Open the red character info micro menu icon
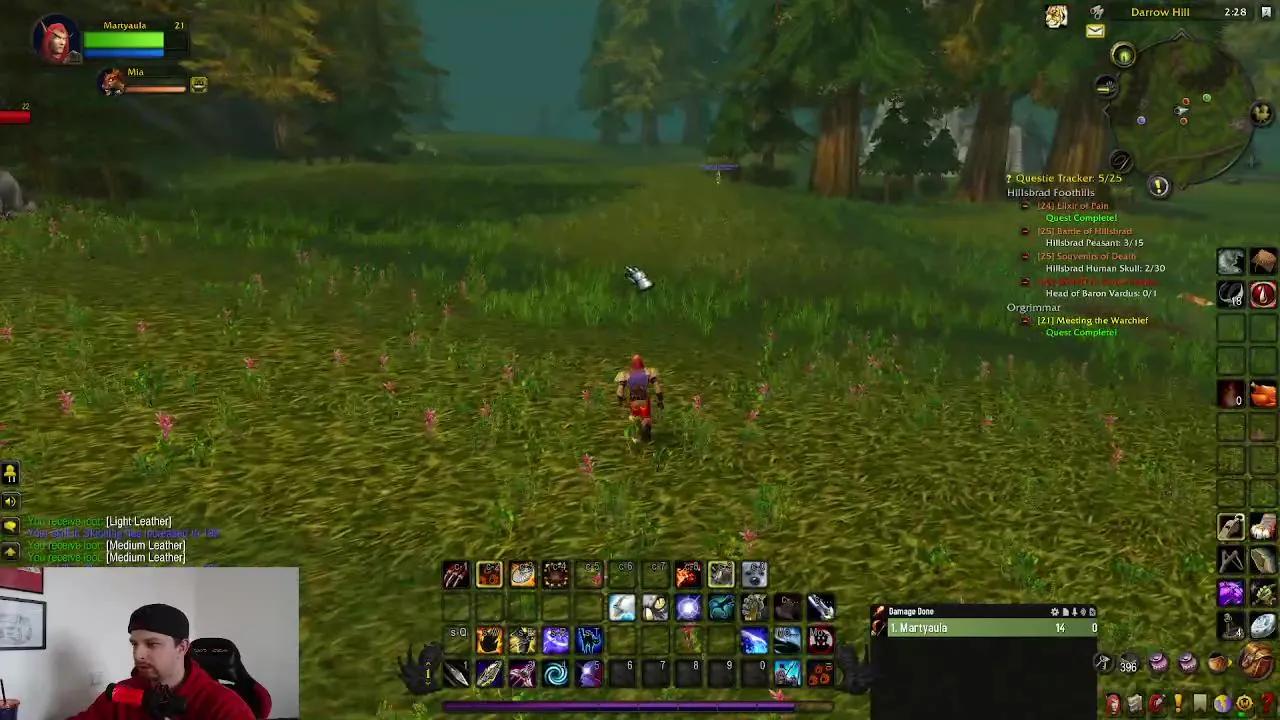 click(x=1115, y=703)
